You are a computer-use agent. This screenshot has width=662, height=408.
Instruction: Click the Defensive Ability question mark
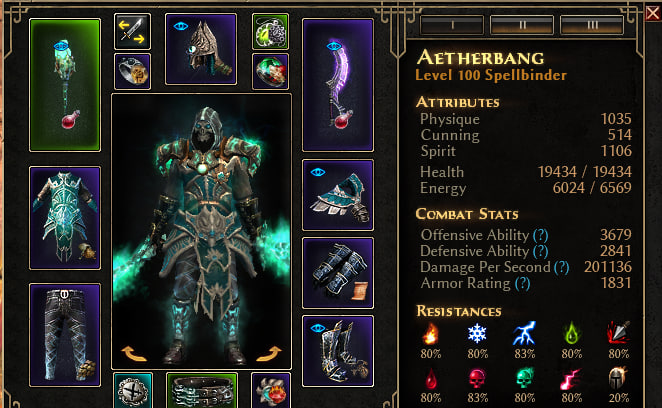pos(541,251)
